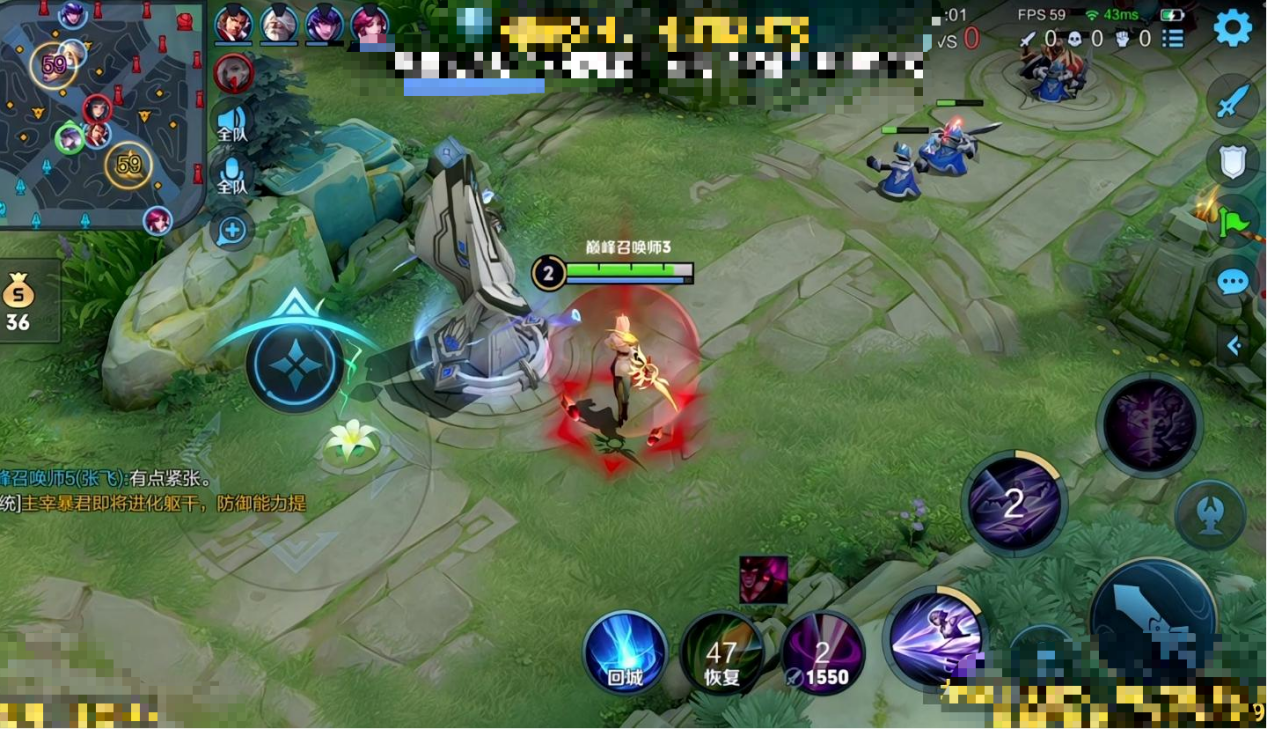The image size is (1267, 729).
Task: Tap the ward totem button
Action: [x=1210, y=515]
